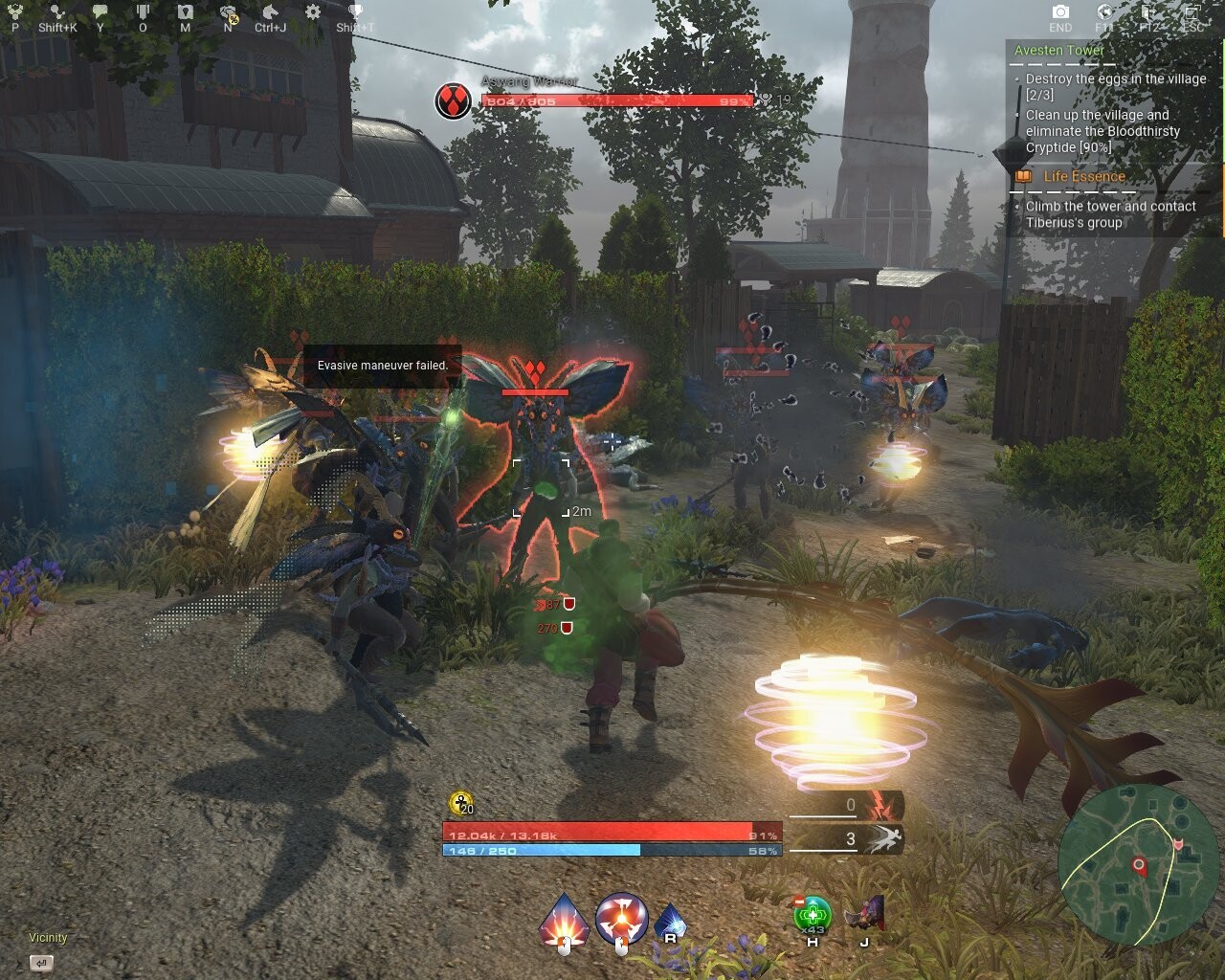Click the exit door icon labeled F12
This screenshot has height=980, width=1225.
point(1148,12)
